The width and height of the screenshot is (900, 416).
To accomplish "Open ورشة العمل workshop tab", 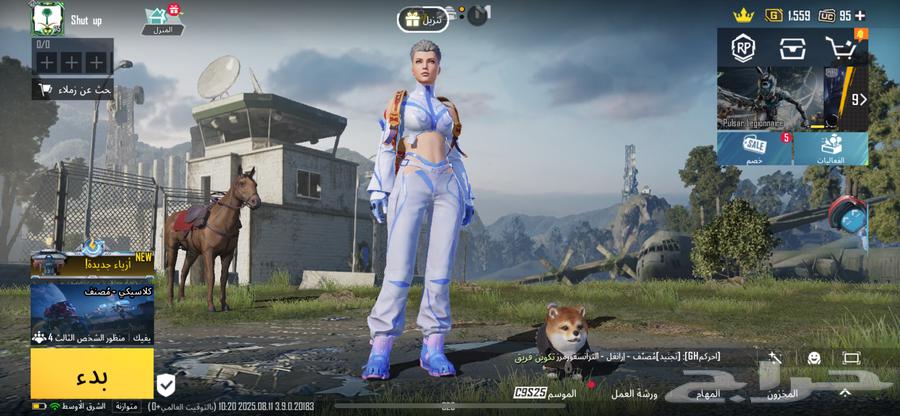I will point(634,394).
